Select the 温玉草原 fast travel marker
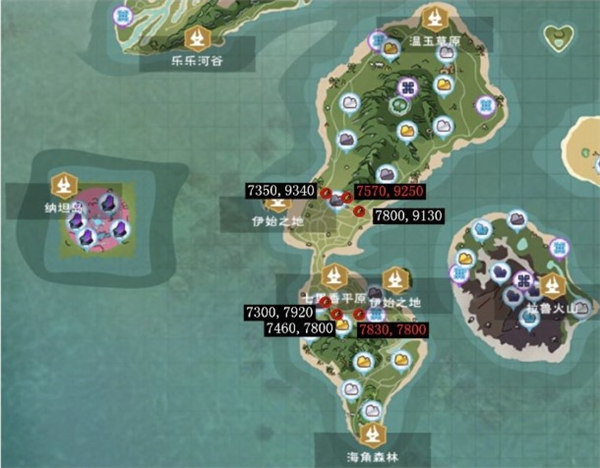Screen dimensions: 600x468 click(x=433, y=18)
